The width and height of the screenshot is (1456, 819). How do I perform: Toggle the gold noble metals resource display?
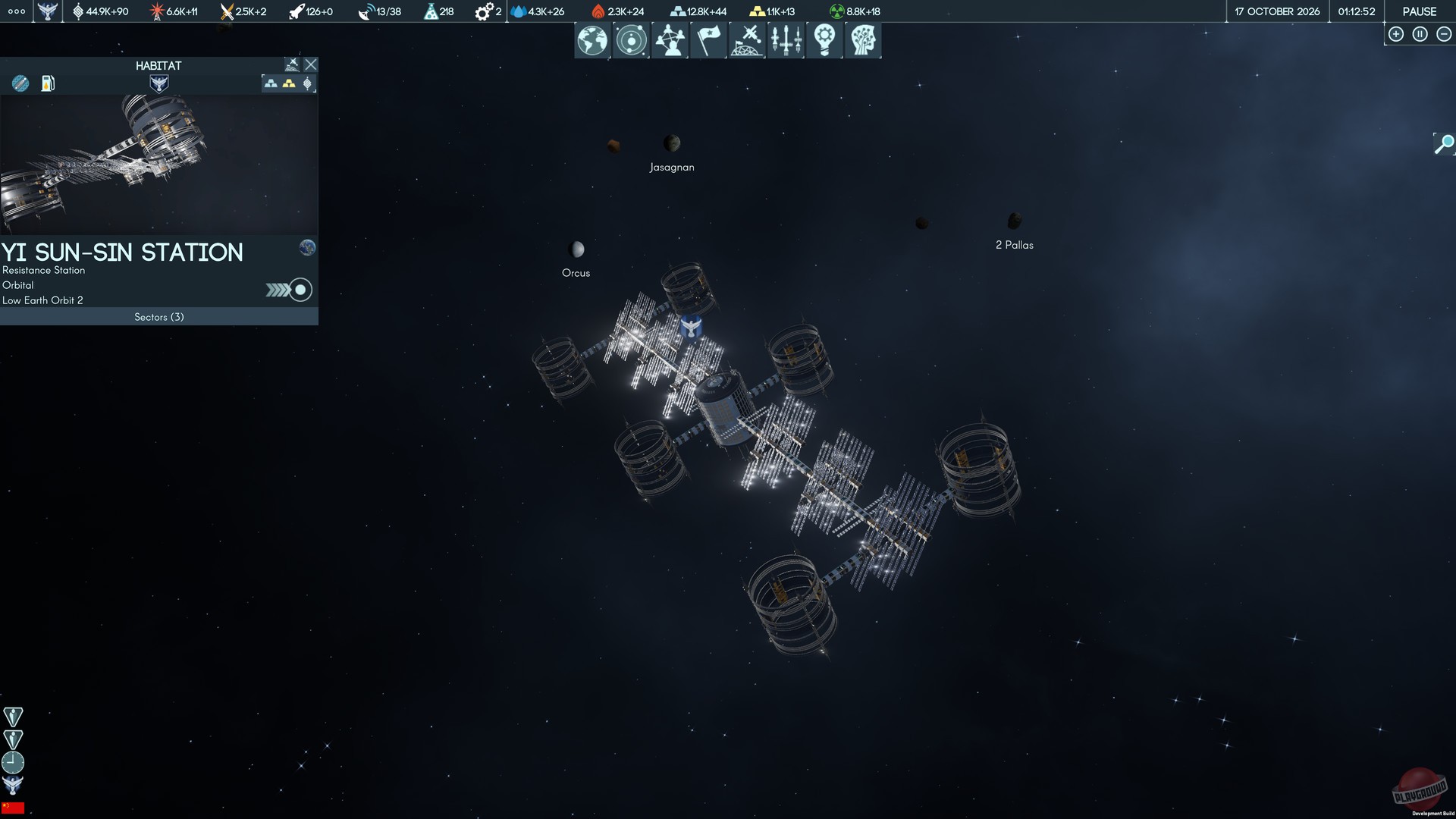pyautogui.click(x=290, y=85)
